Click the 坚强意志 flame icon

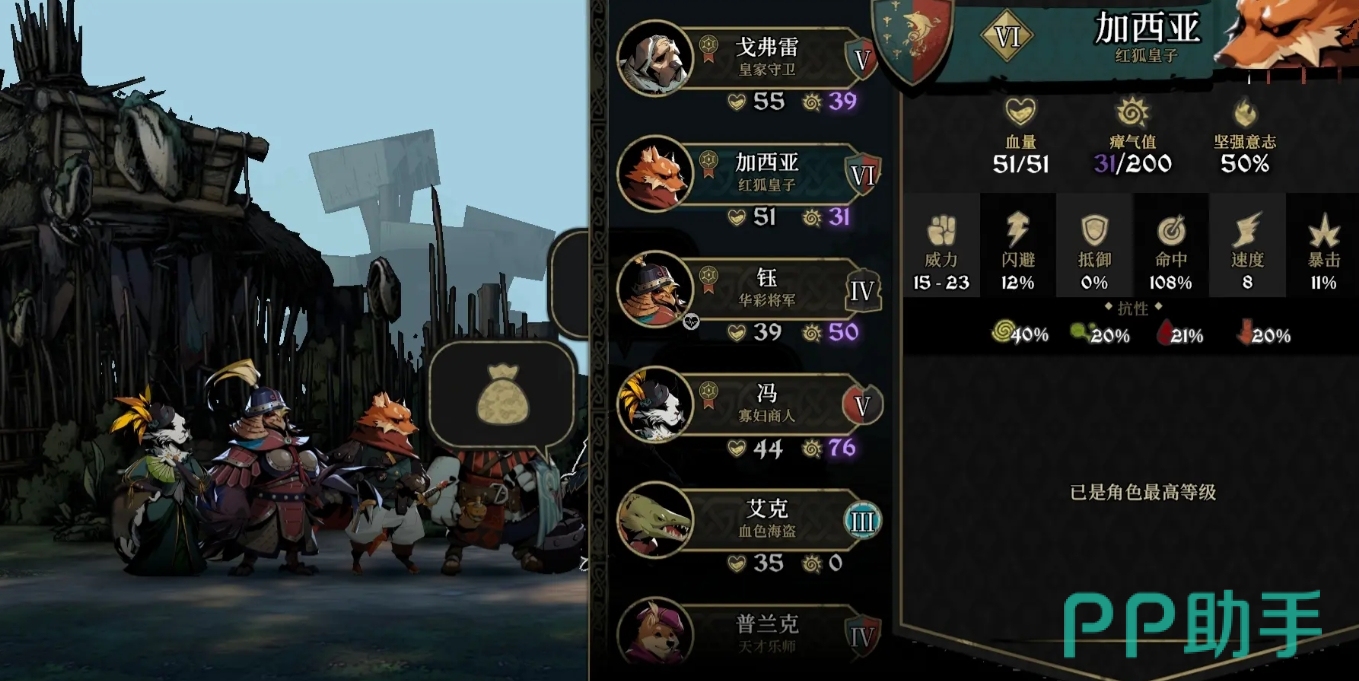[1245, 111]
